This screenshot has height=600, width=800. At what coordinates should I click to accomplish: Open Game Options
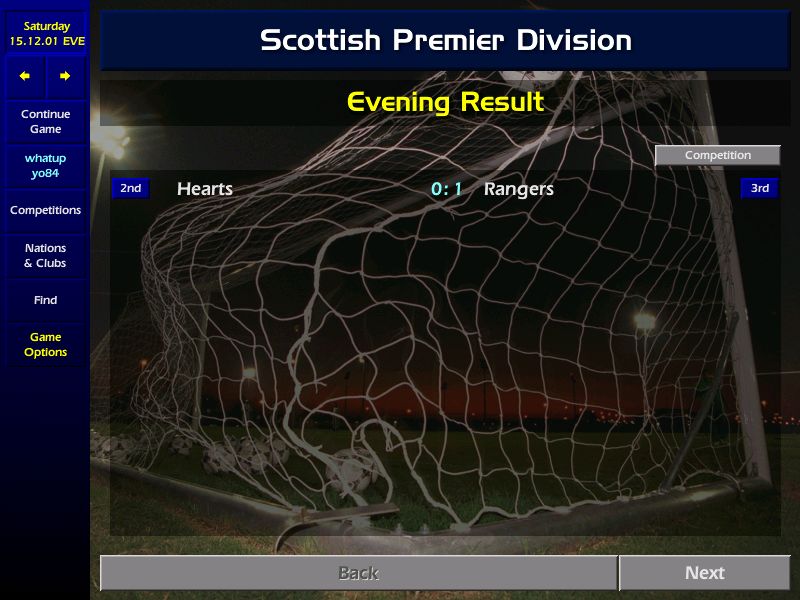45,345
